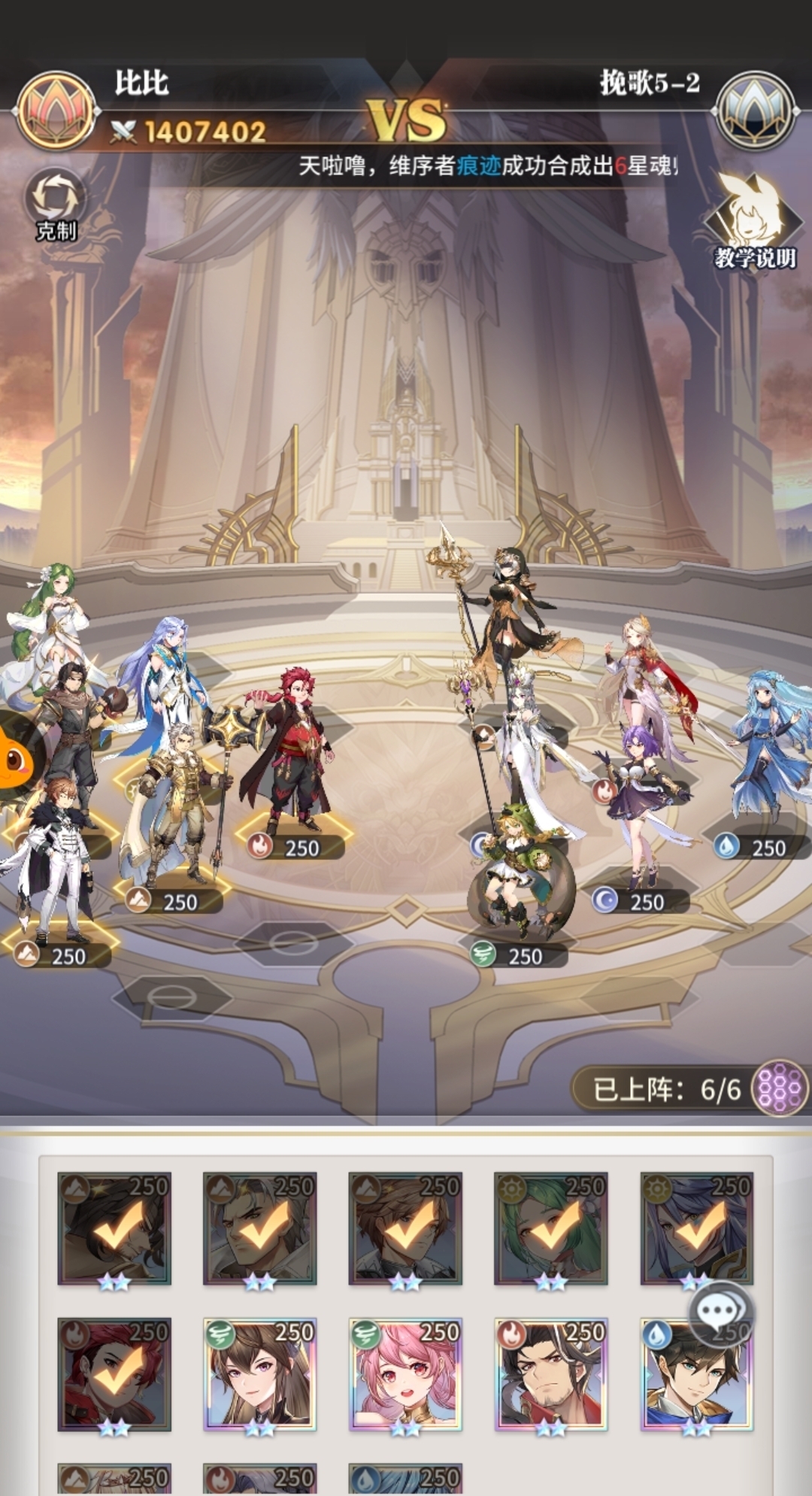812x1496 pixels.
Task: Select the pink-haired wind hero portrait
Action: [405, 1373]
